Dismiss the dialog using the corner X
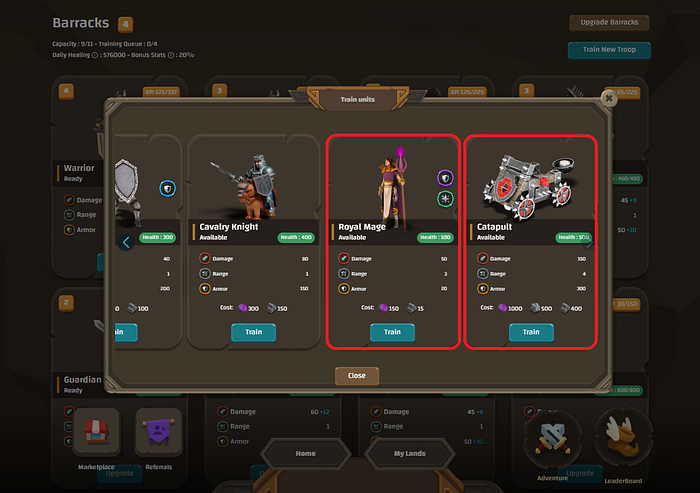 (x=608, y=98)
